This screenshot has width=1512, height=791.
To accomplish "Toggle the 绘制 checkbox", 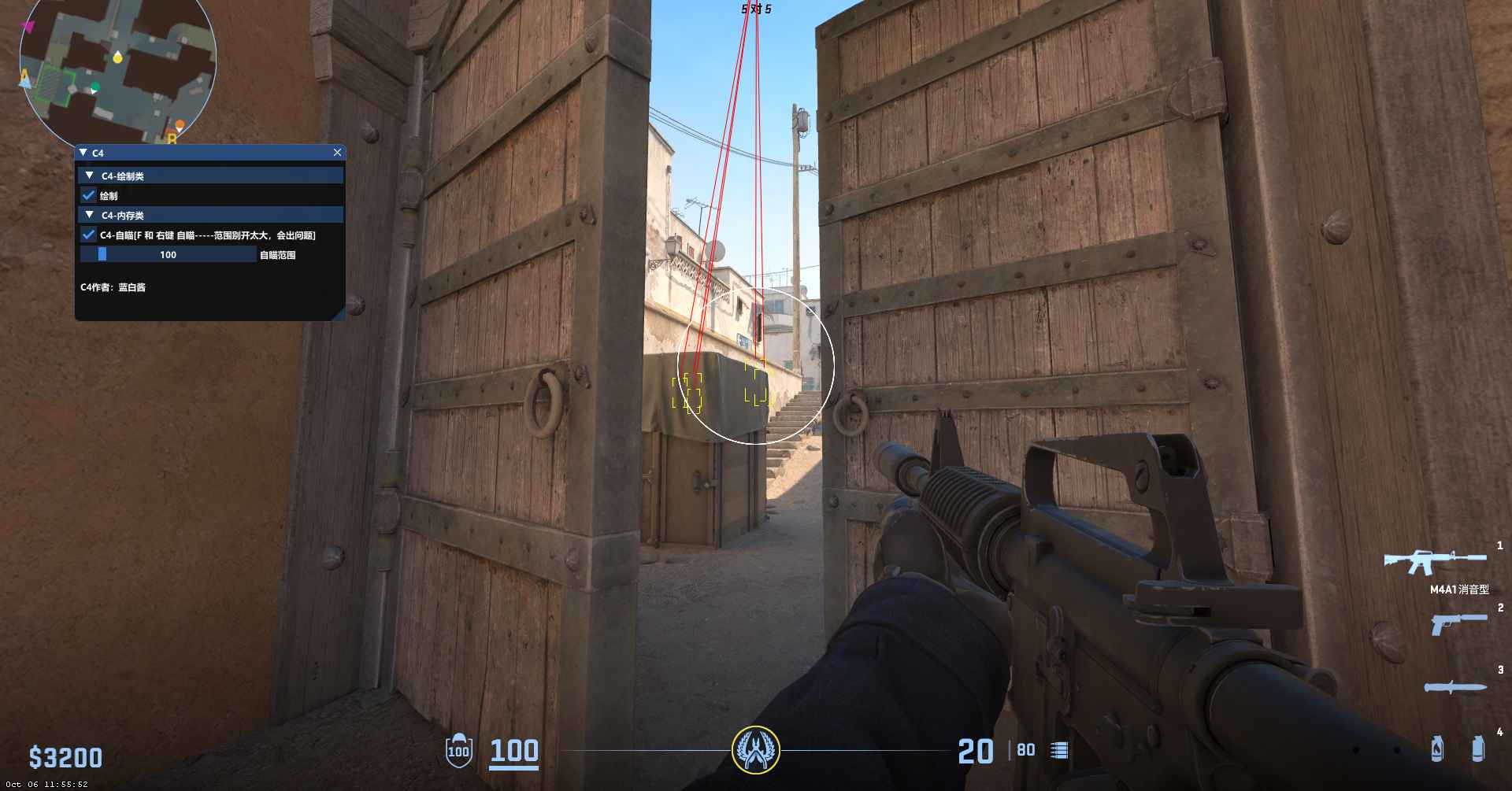I will pyautogui.click(x=89, y=195).
